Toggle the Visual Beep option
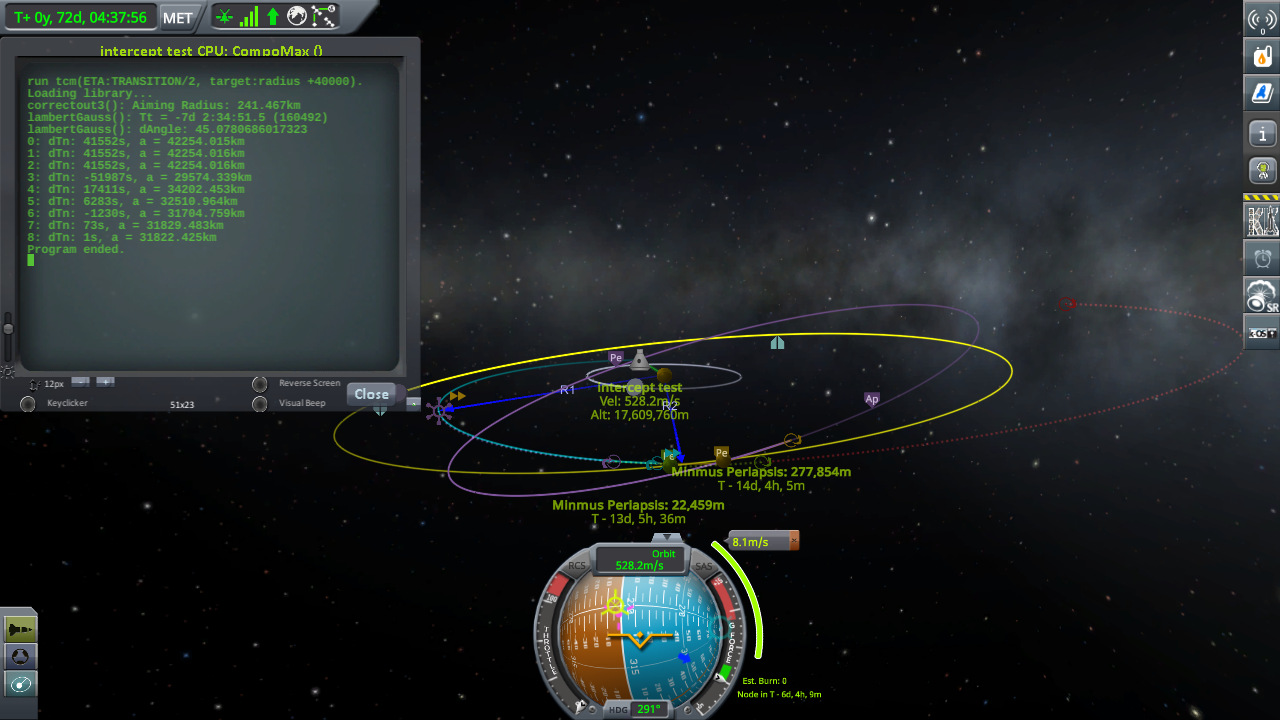 (x=259, y=404)
